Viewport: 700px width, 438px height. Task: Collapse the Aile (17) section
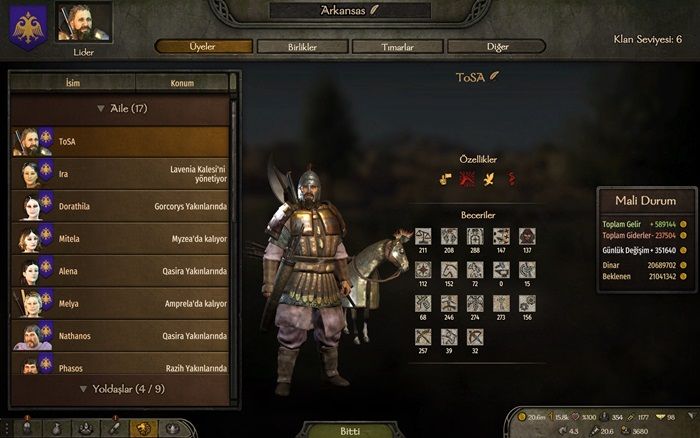click(121, 108)
